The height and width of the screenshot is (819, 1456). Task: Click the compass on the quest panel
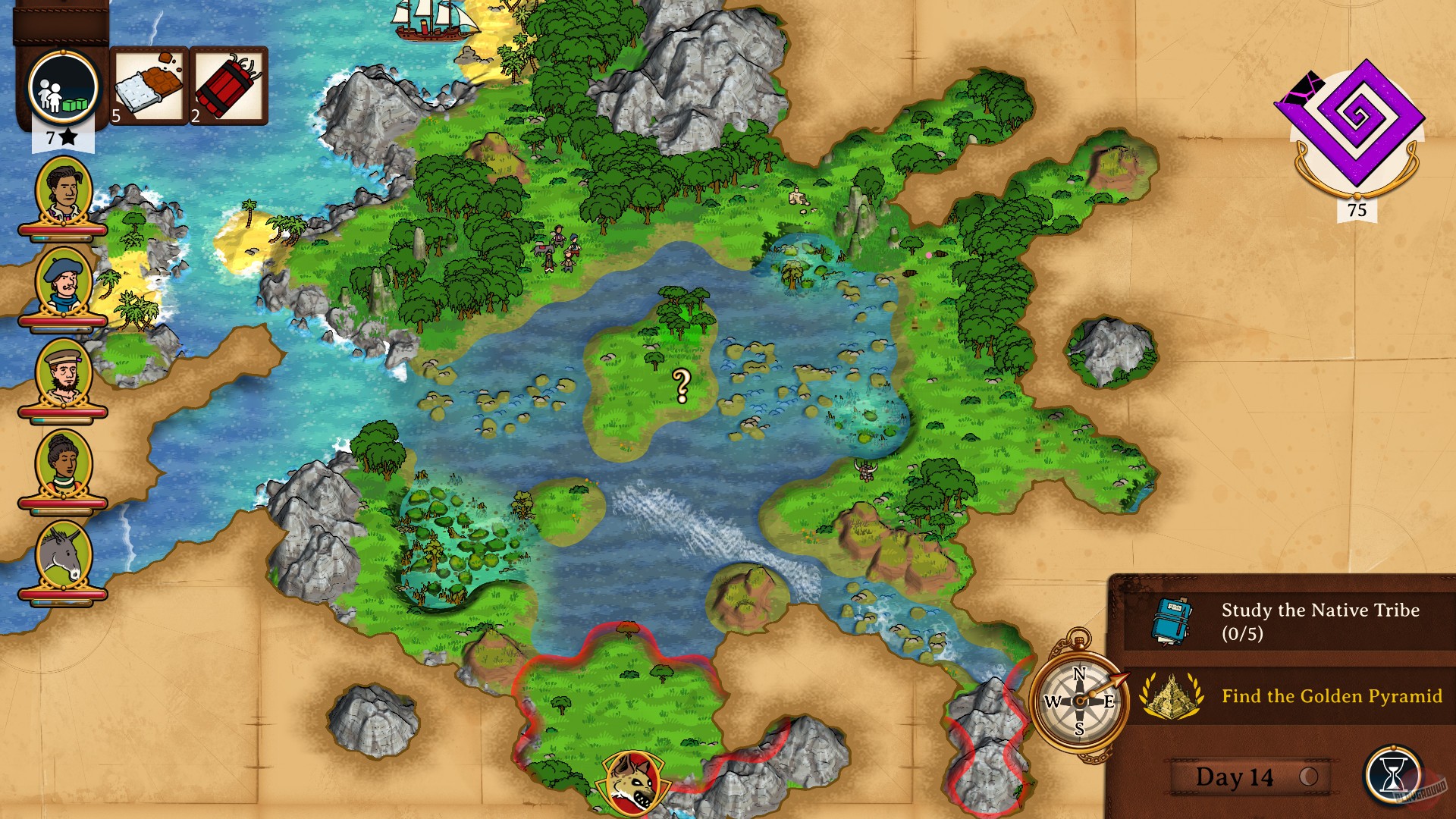click(x=1079, y=701)
